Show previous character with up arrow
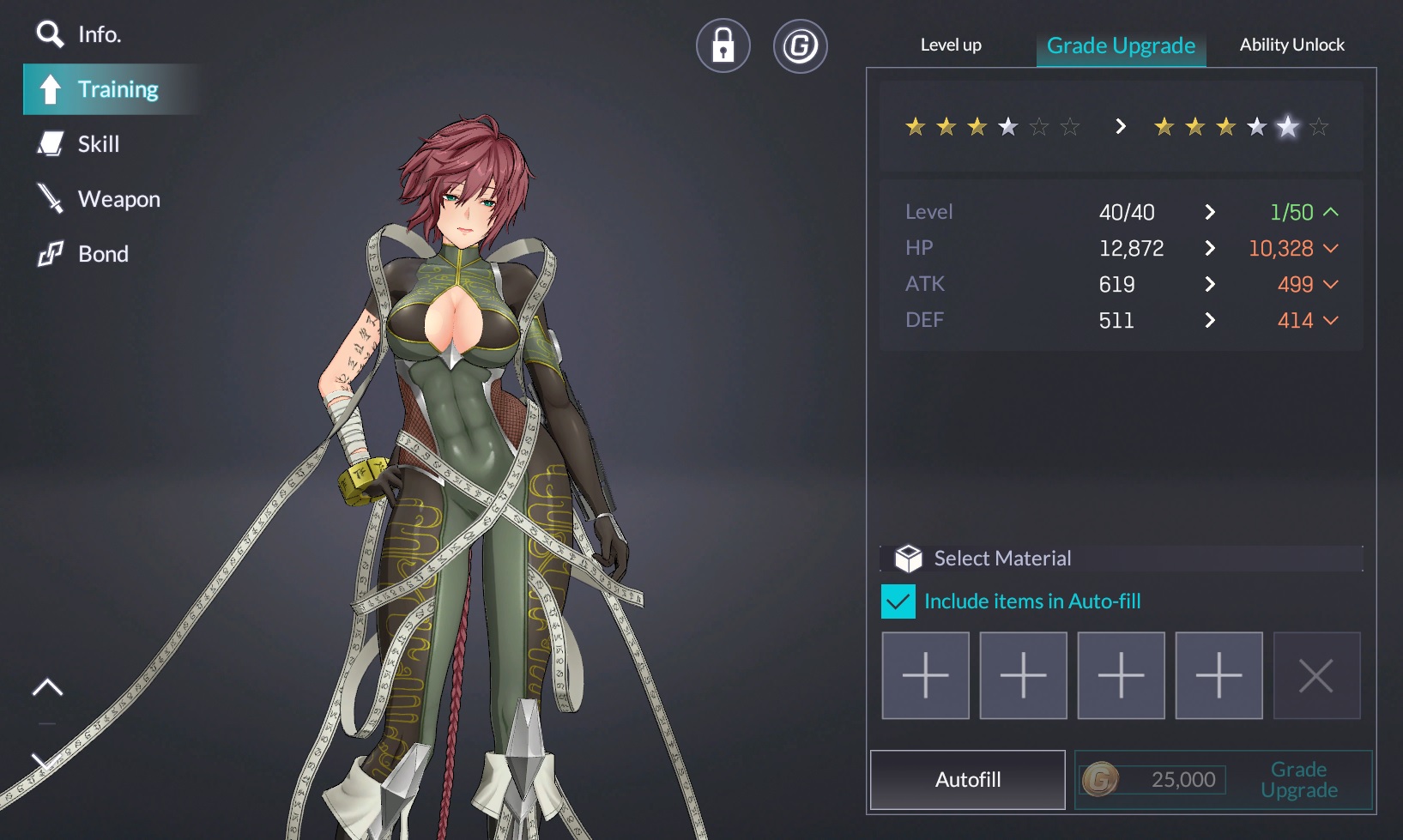 click(x=48, y=687)
